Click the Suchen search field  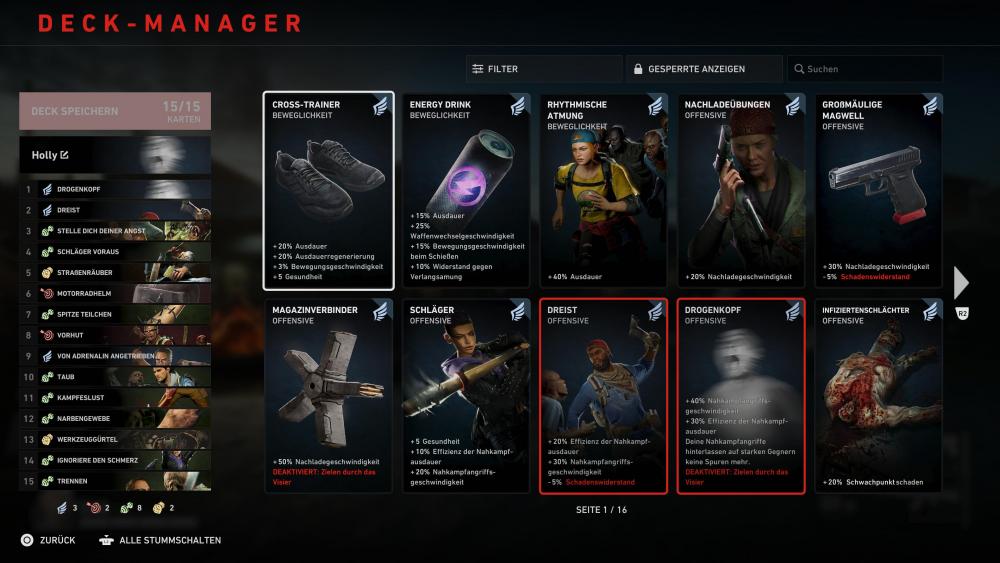[x=864, y=69]
